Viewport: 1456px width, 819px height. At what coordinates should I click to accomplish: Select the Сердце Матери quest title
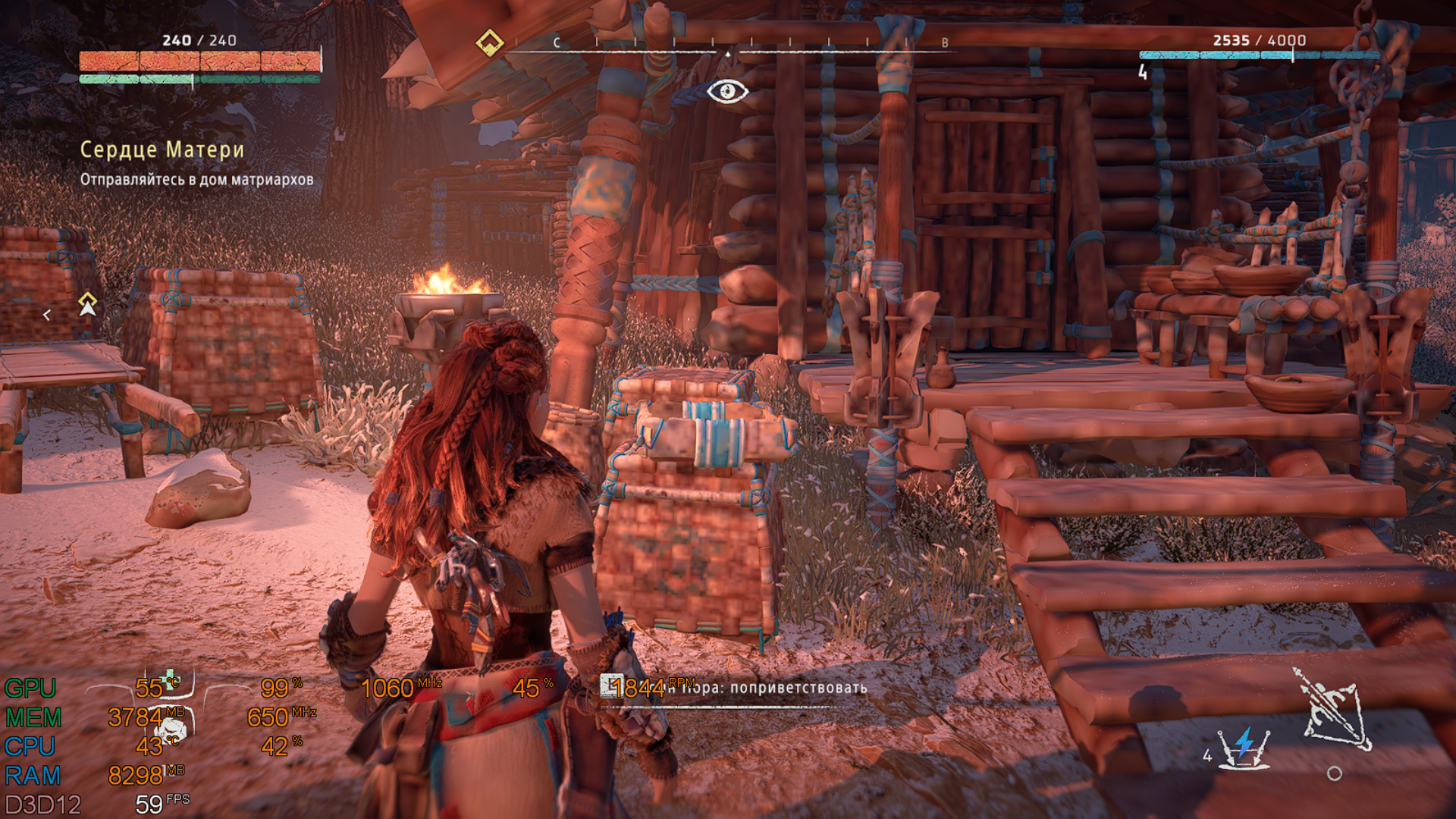[162, 149]
